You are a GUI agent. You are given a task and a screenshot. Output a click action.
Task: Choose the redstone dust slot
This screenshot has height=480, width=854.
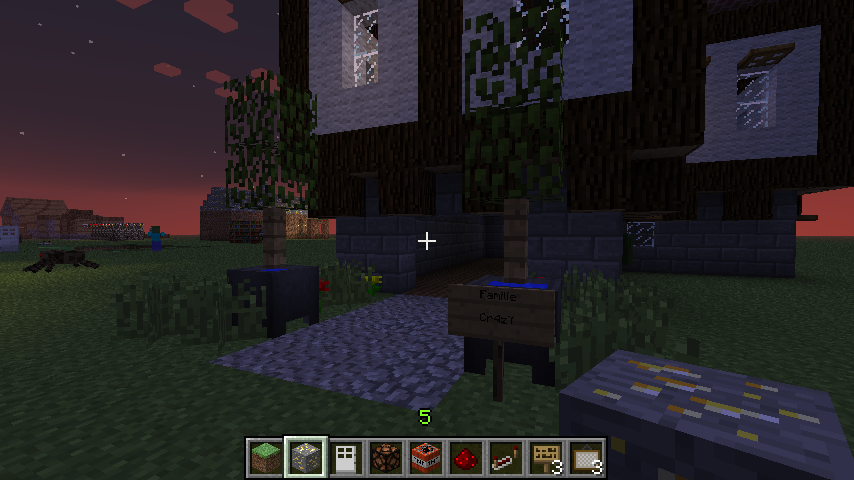coord(466,457)
